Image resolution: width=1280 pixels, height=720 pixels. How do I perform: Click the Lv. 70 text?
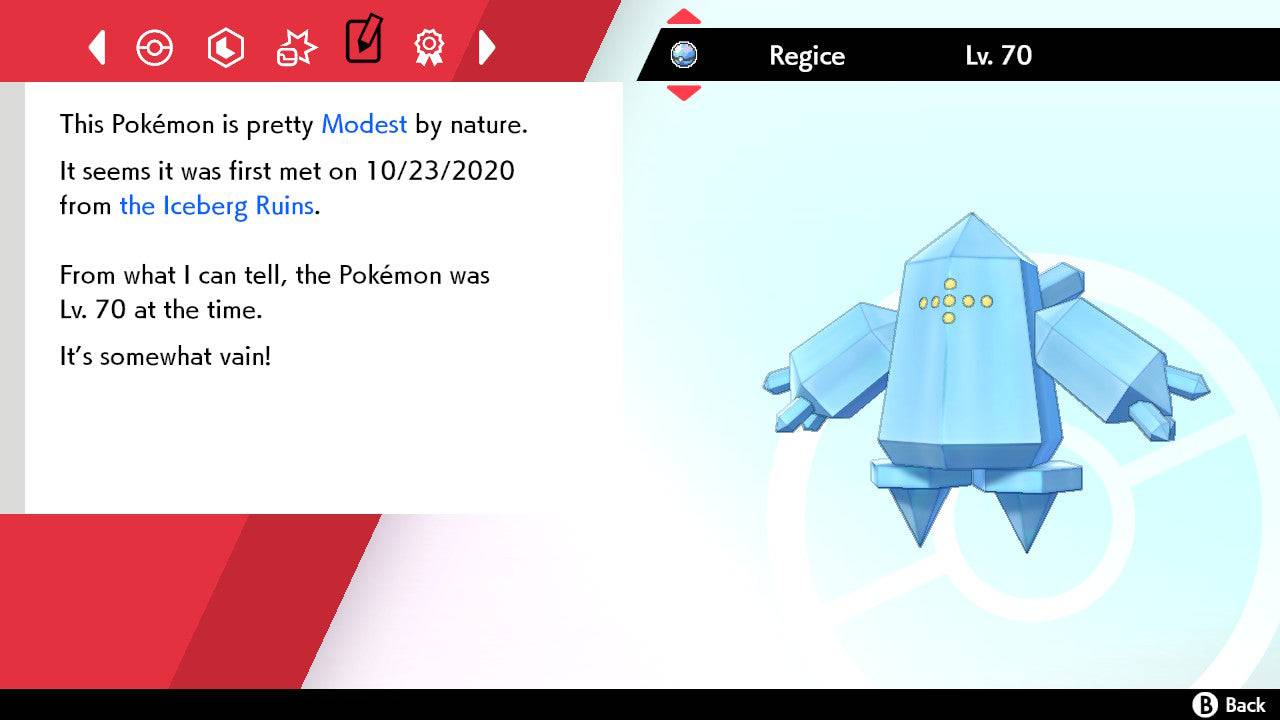click(x=997, y=57)
